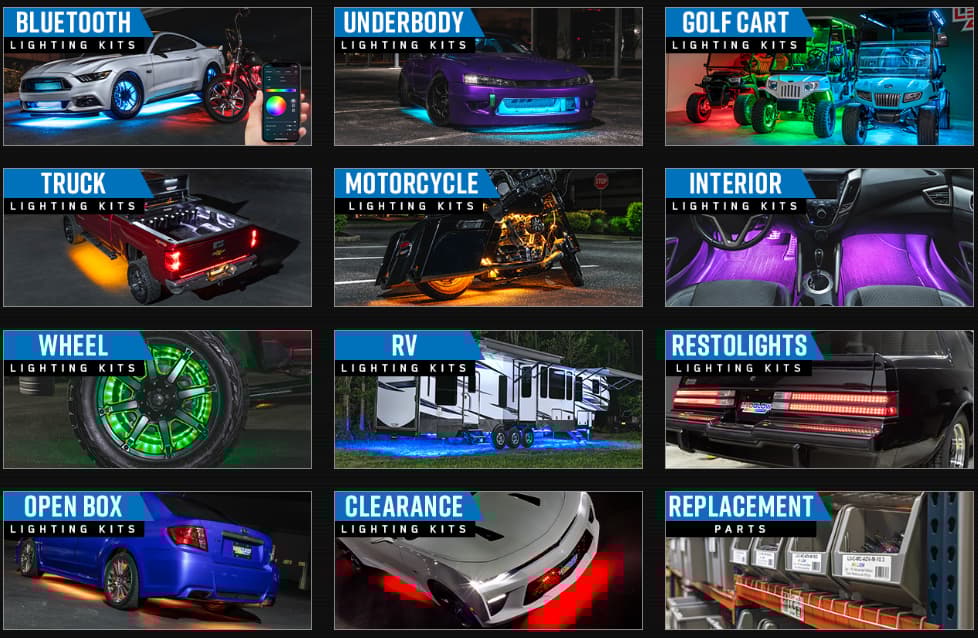Select the Motorcycle Lighting Kits tile
The image size is (978, 638).
[x=488, y=237]
